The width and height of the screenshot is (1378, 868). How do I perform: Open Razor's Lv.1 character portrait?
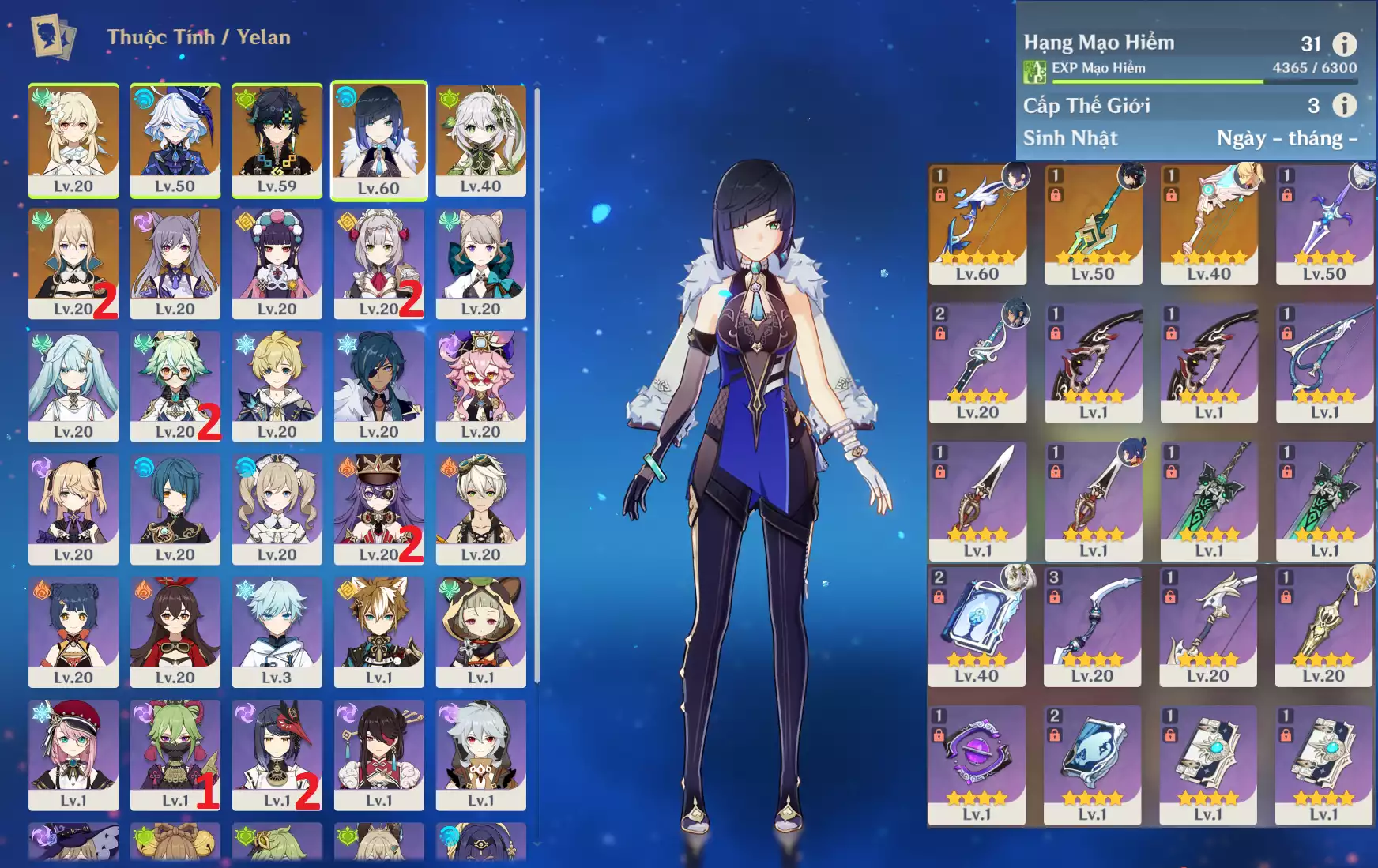(x=480, y=753)
